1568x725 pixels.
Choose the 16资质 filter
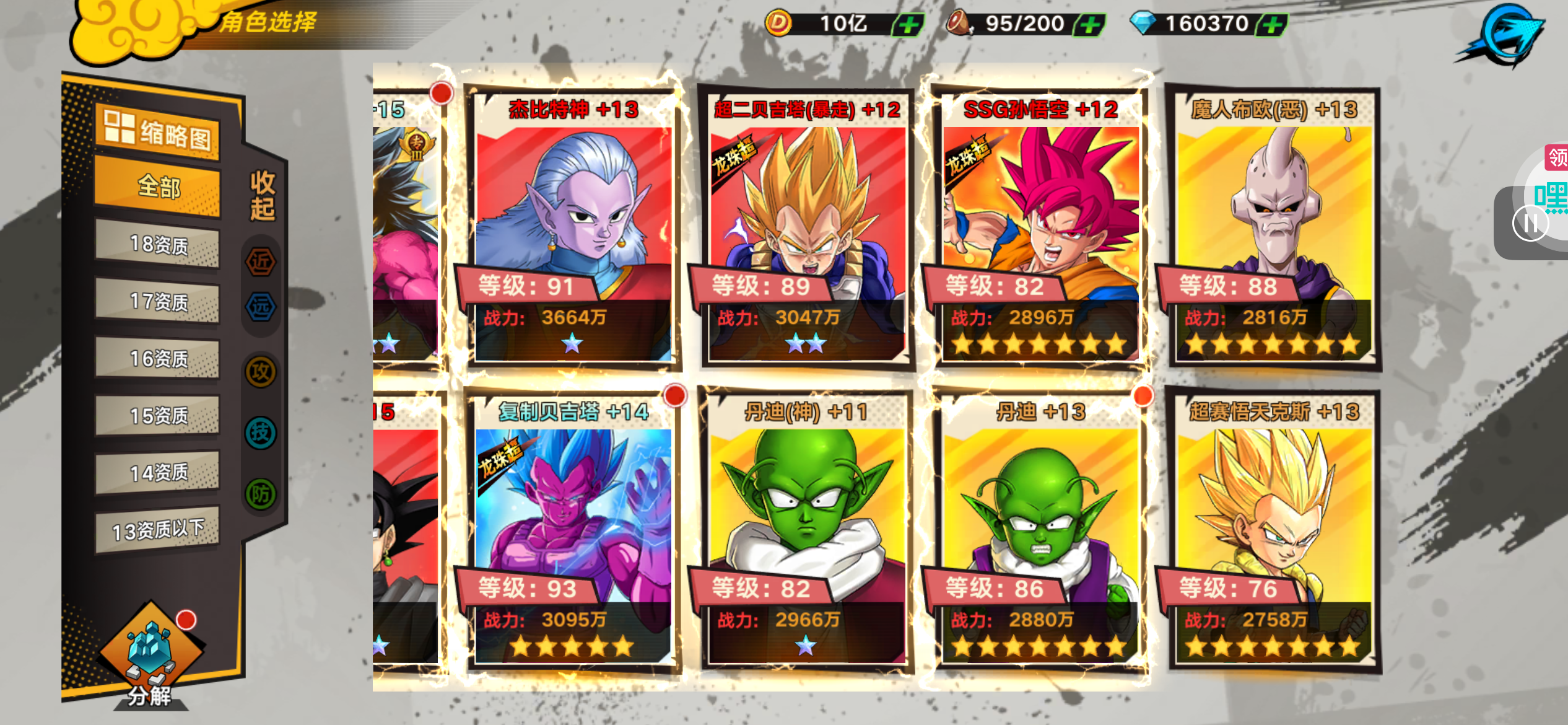click(157, 359)
